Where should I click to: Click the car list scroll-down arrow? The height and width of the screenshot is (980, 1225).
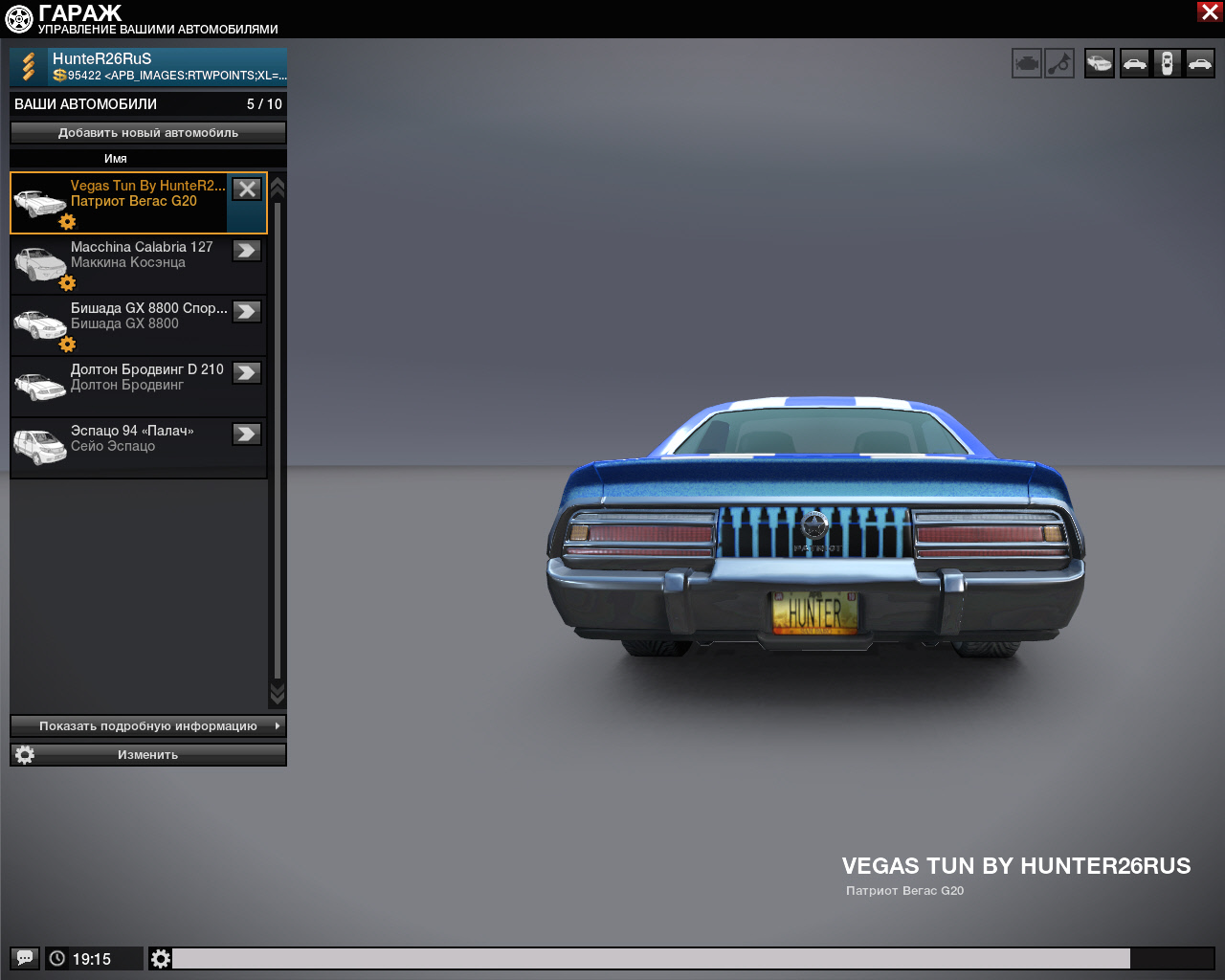[278, 693]
